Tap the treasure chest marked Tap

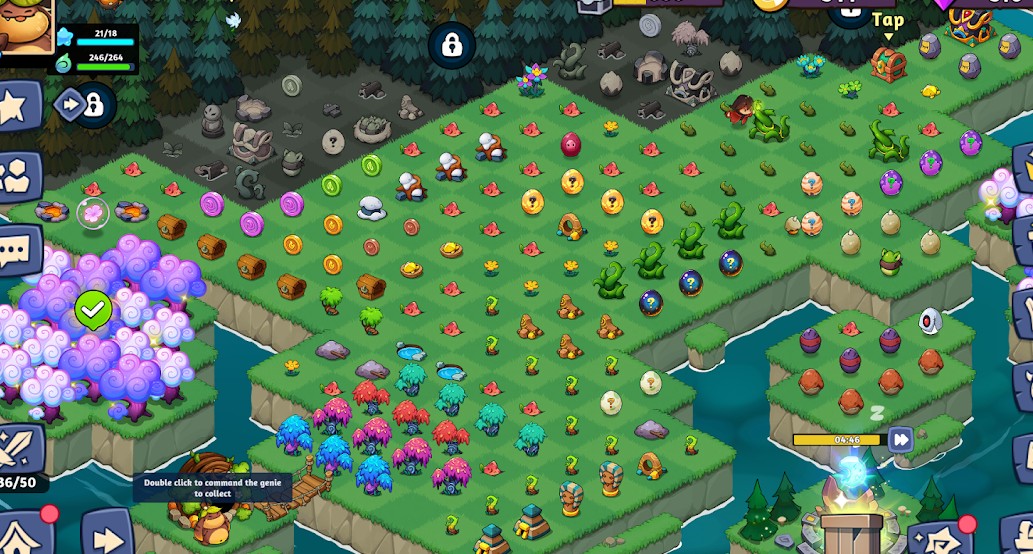(x=887, y=64)
